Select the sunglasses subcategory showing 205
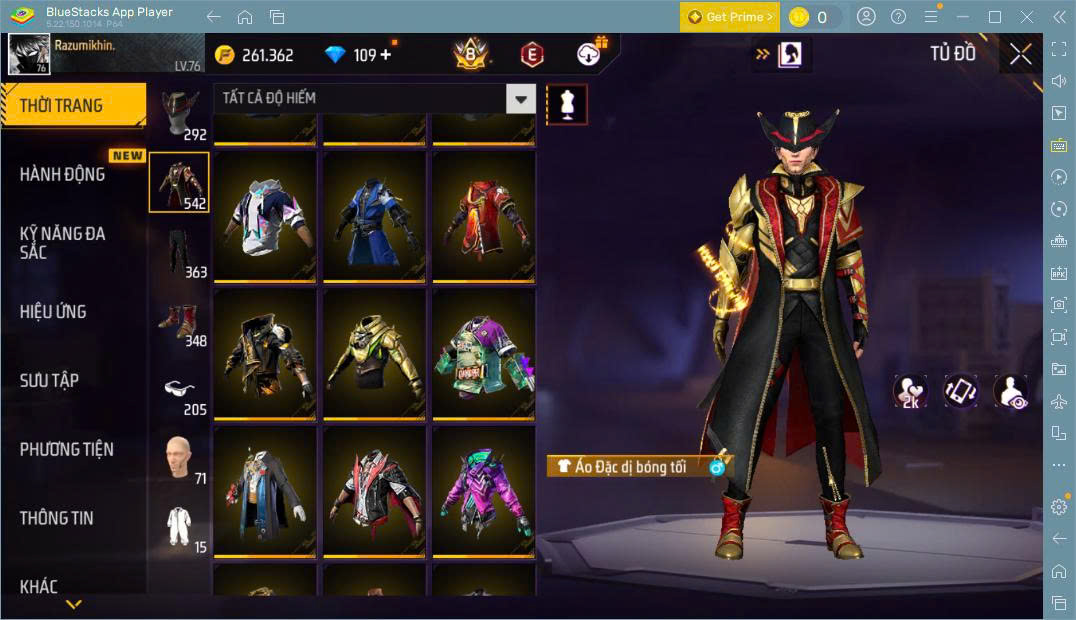Screen dimensions: 1076x620 tap(180, 390)
